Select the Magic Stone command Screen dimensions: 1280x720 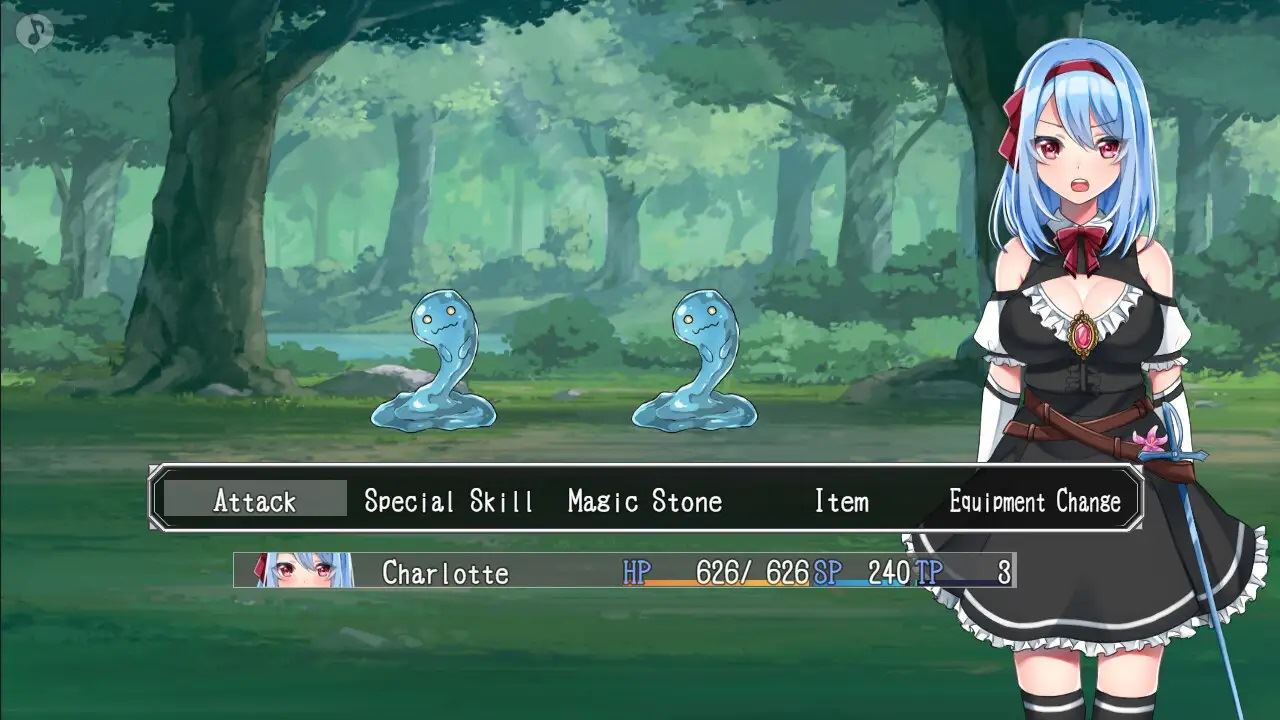644,500
